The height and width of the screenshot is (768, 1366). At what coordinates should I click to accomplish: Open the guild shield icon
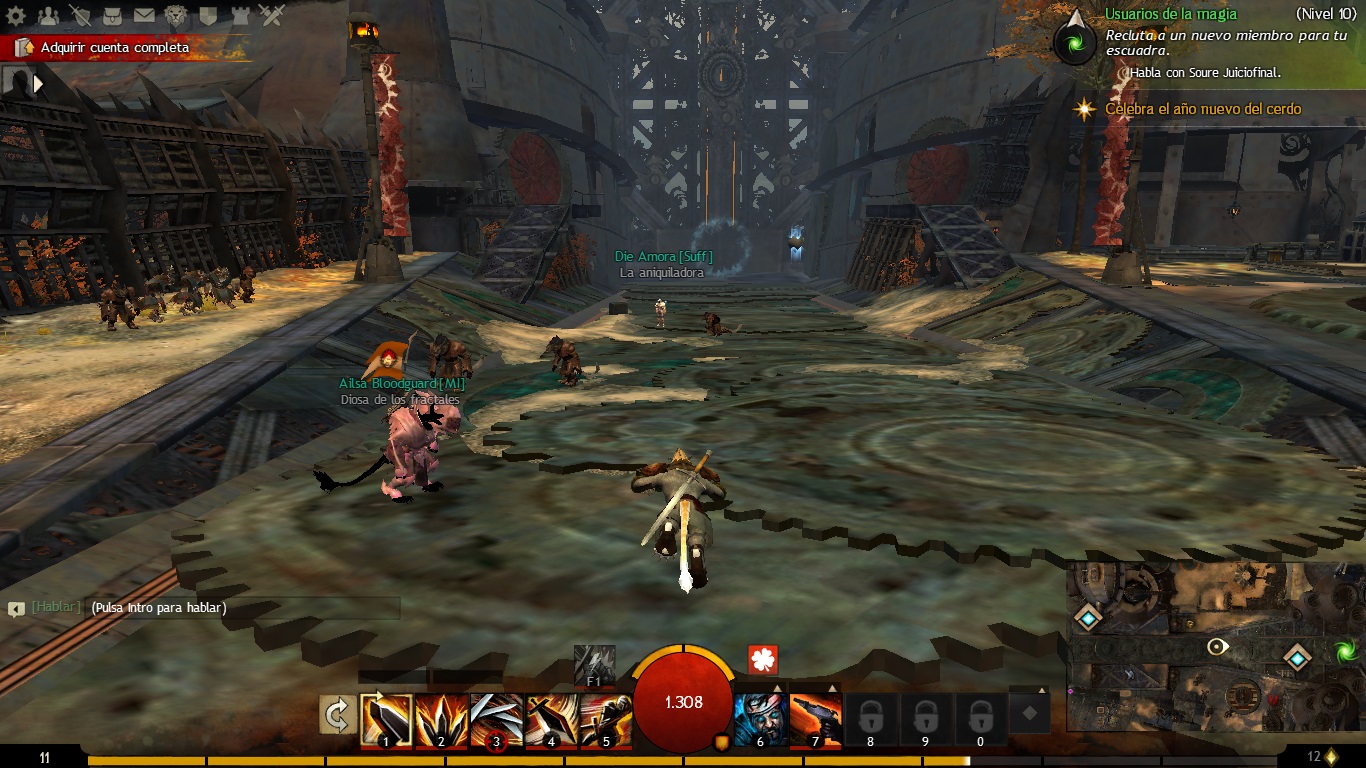pos(208,15)
